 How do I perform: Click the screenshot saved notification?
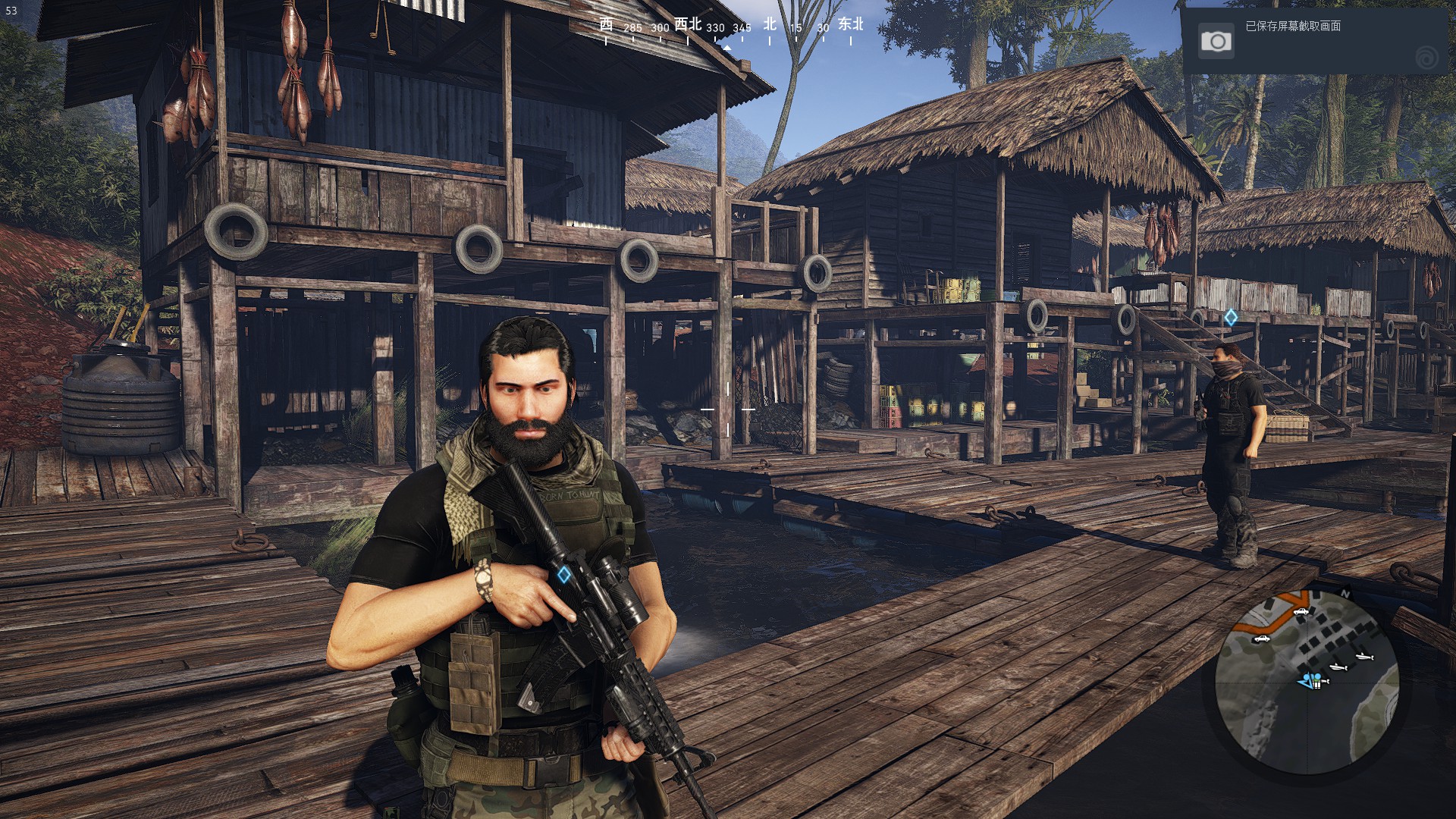point(1317,41)
